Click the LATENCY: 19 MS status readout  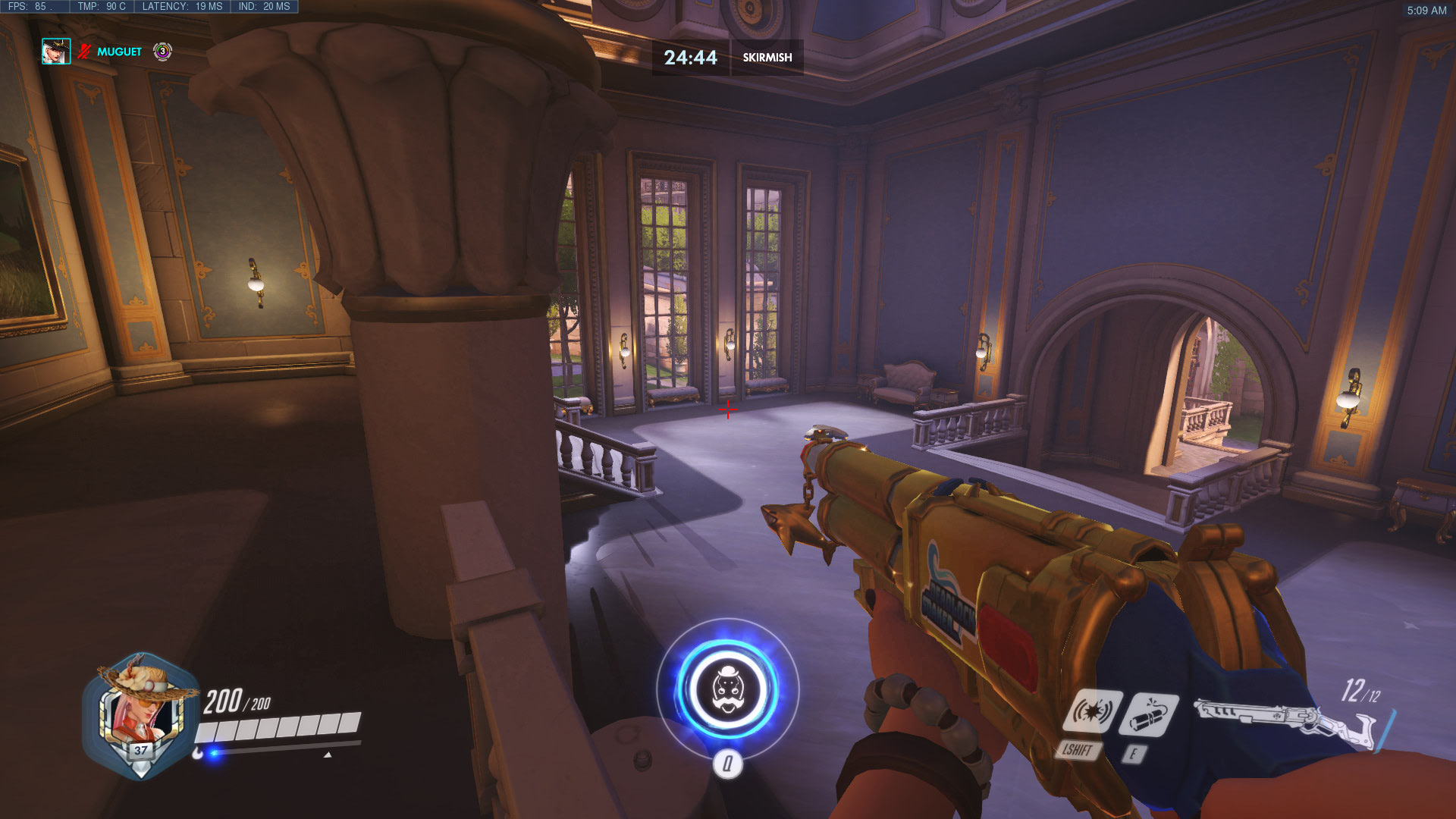[180, 6]
